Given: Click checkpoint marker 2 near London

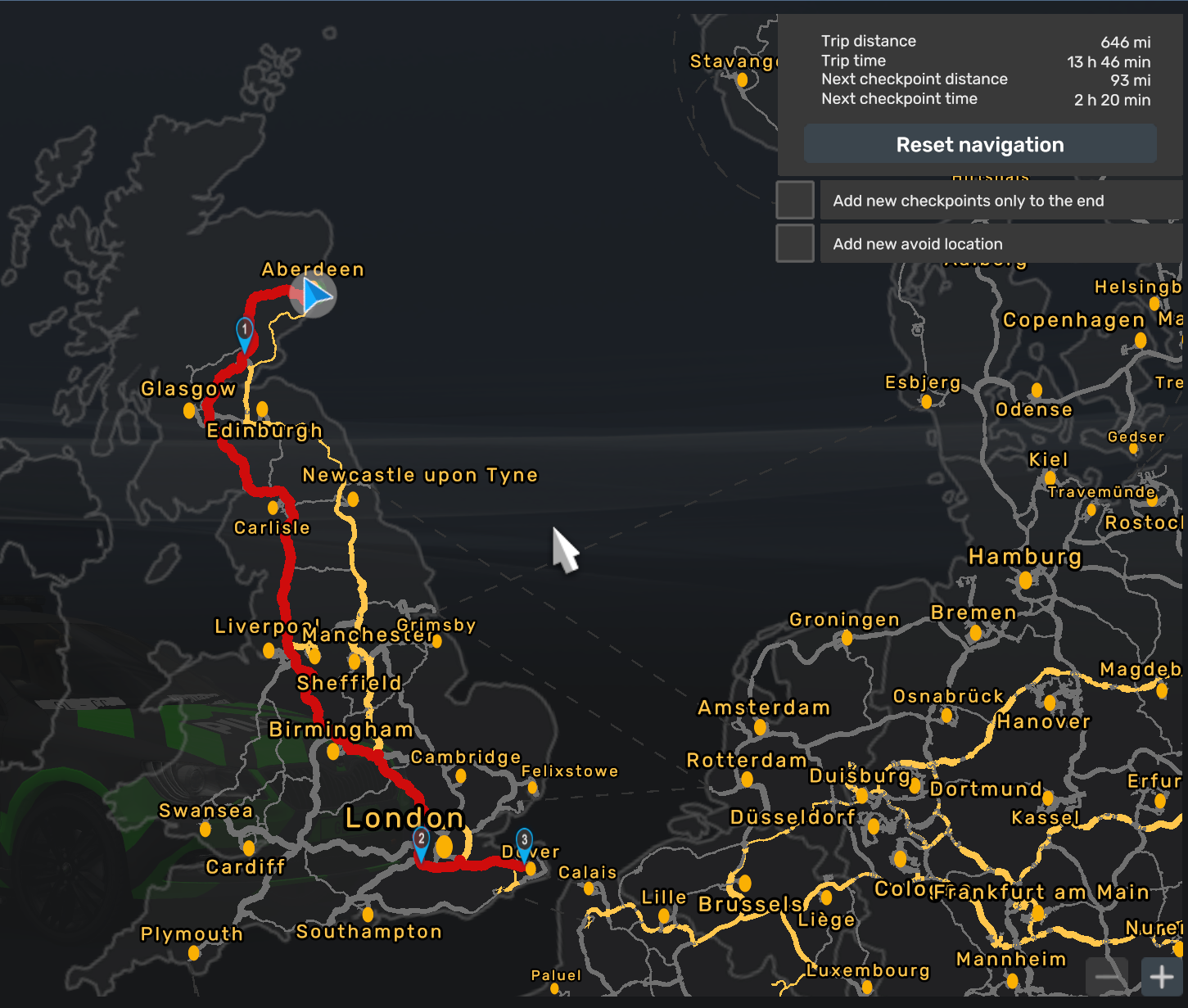Looking at the screenshot, I should [420, 839].
